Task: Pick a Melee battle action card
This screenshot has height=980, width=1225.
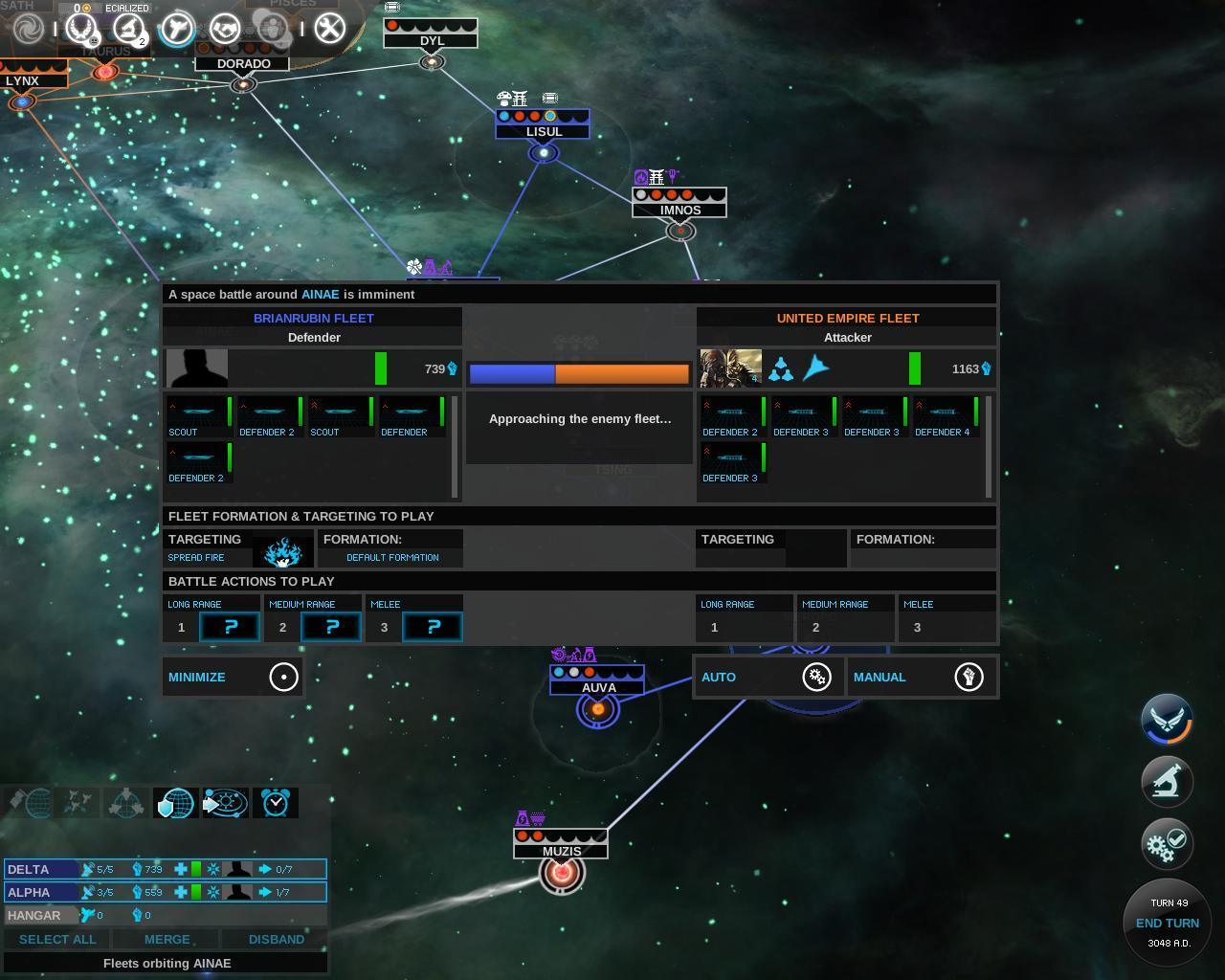Action: (433, 627)
